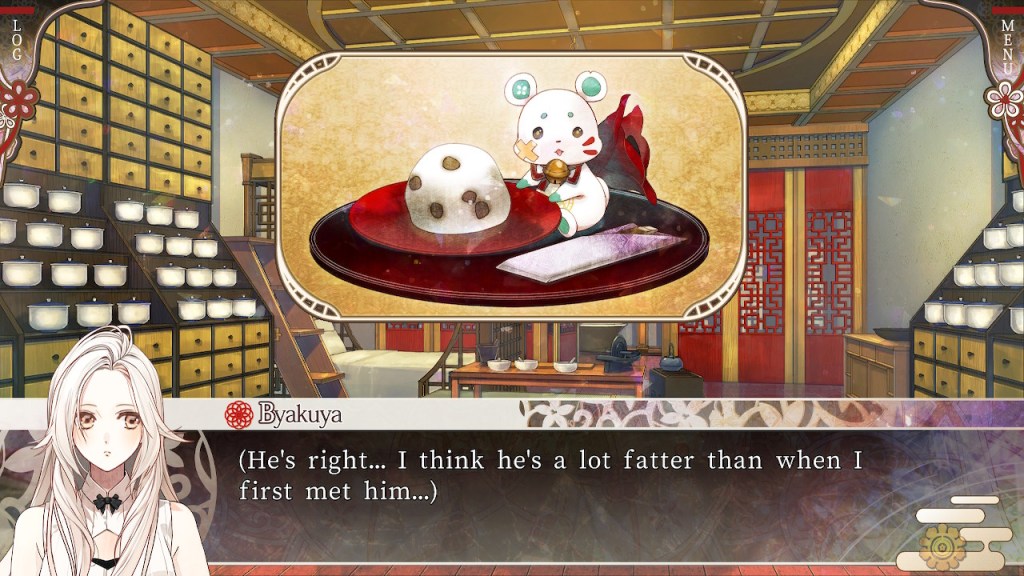Advance dialogue with the golden flower icon

click(x=943, y=546)
